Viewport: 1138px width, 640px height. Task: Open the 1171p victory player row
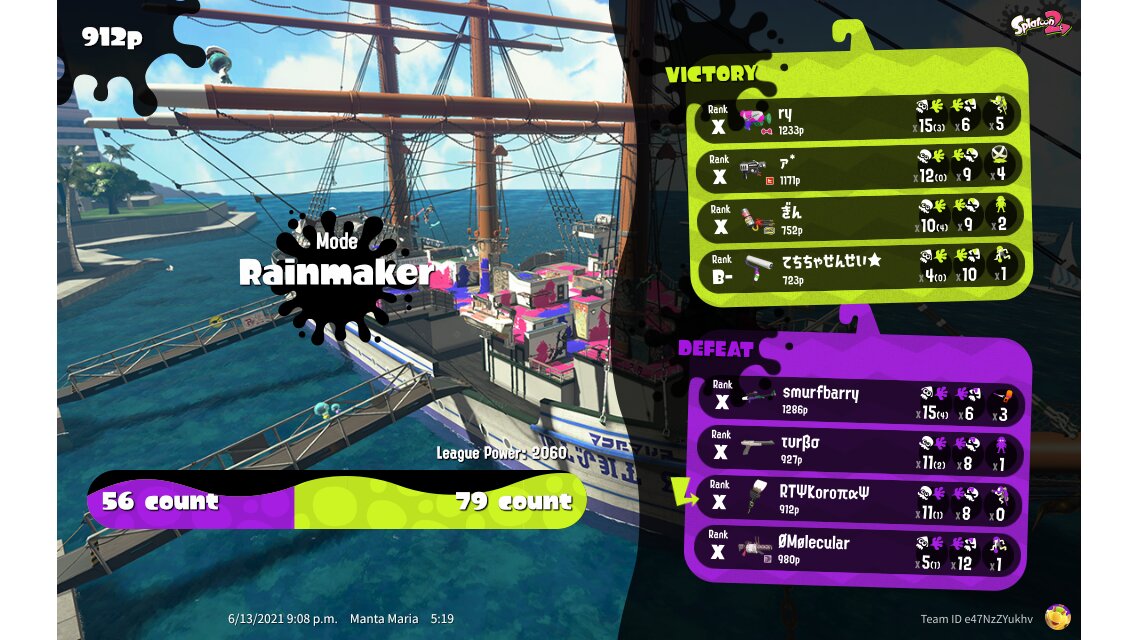(858, 168)
